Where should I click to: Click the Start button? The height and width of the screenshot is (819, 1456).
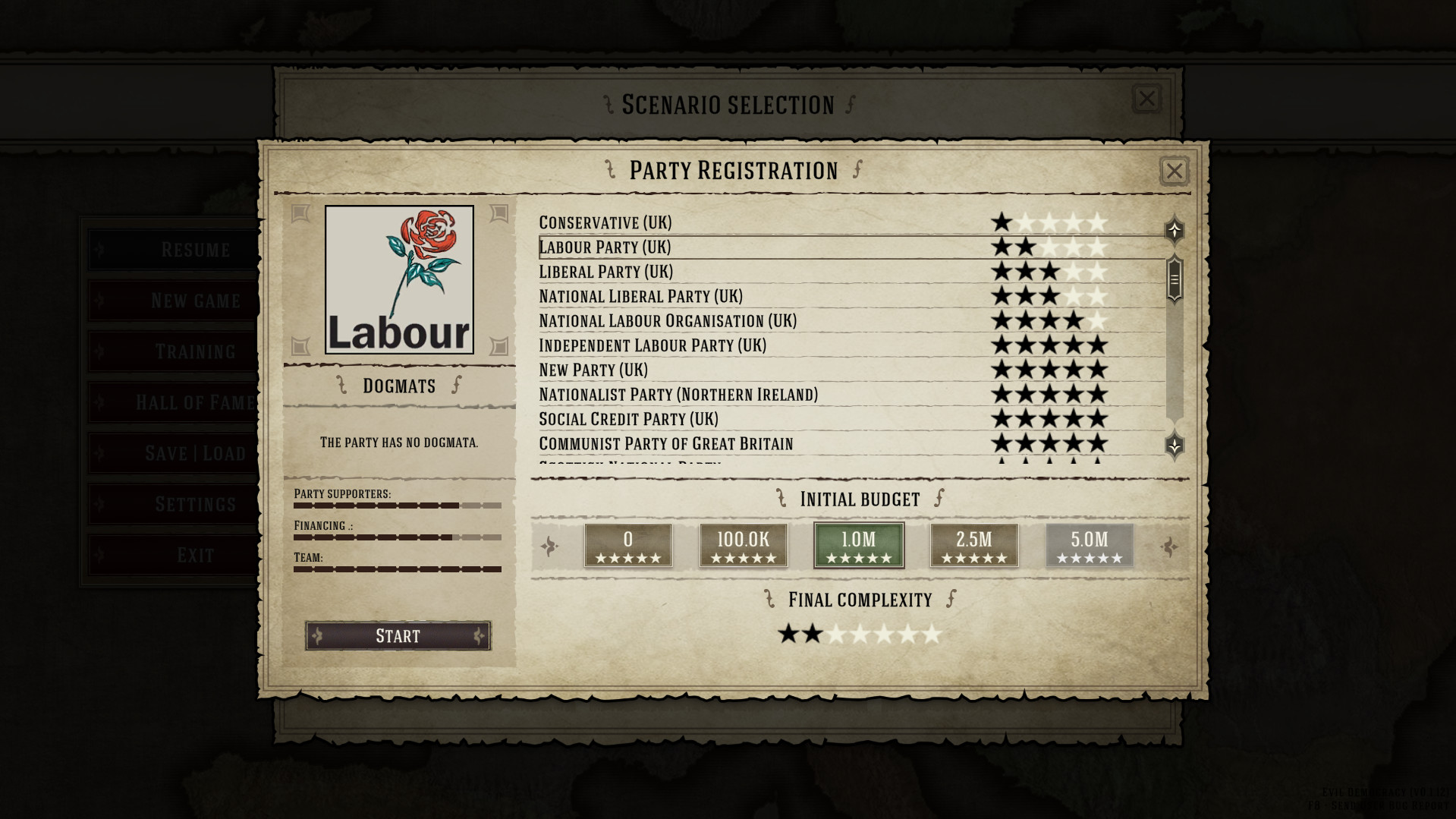coord(398,636)
